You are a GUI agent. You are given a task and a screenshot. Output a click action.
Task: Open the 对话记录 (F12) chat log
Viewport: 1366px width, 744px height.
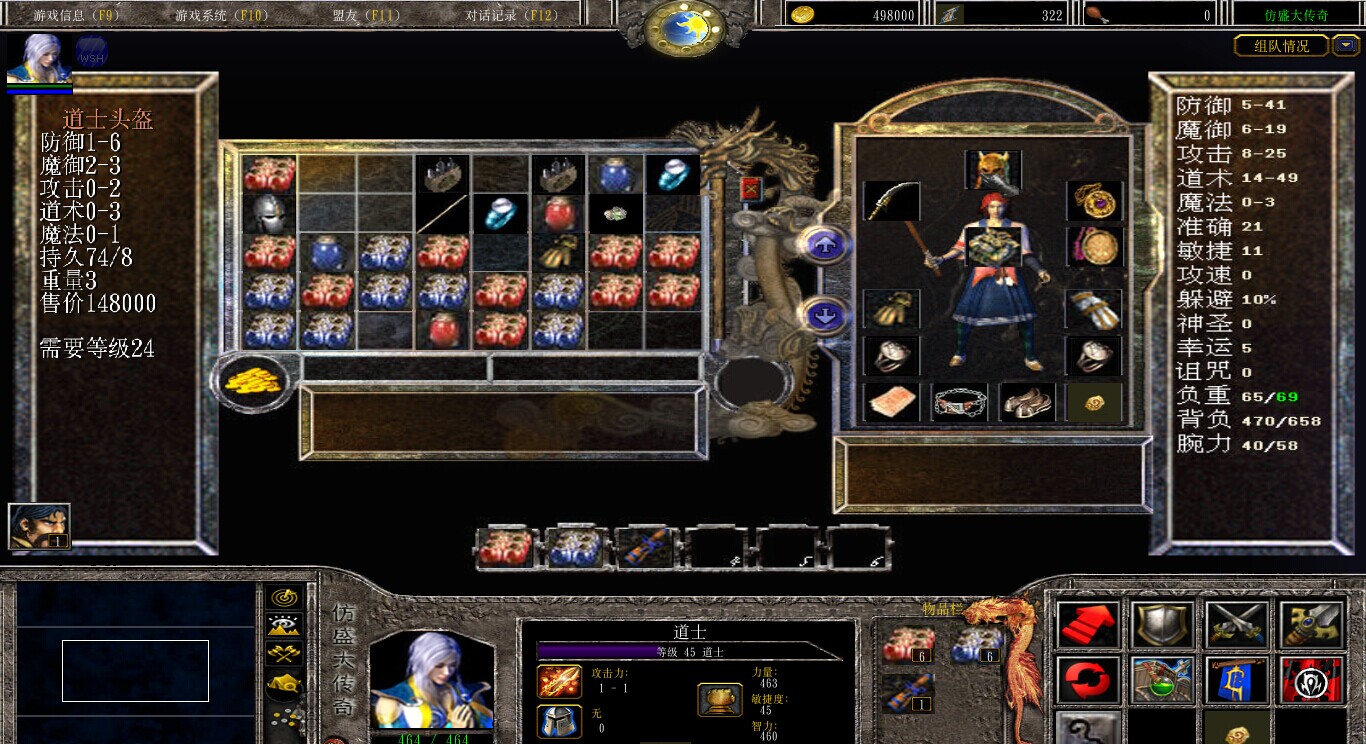point(511,15)
